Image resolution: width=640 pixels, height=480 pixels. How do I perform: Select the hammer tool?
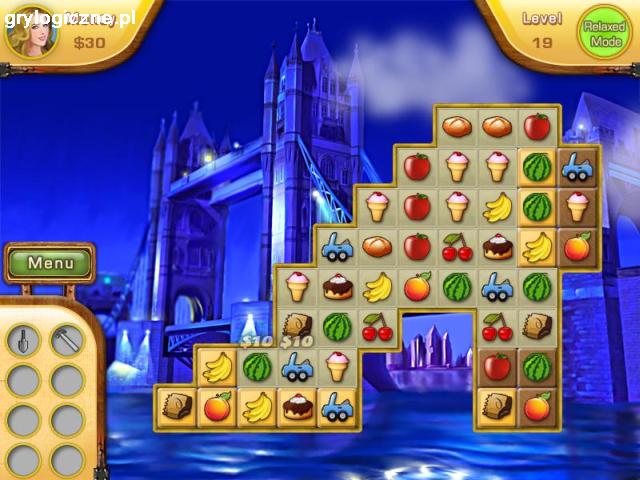point(67,340)
